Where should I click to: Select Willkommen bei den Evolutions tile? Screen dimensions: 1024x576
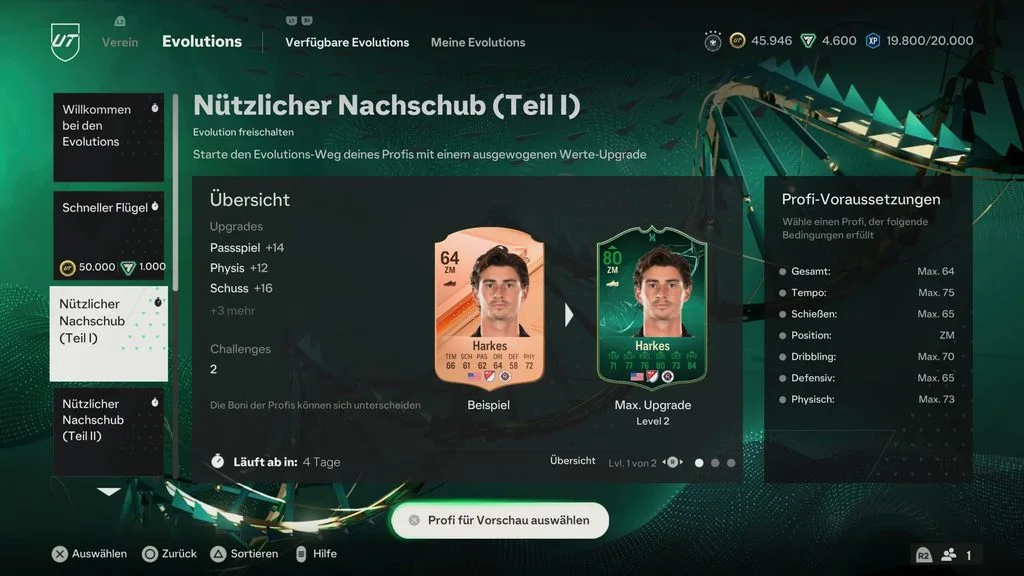108,137
